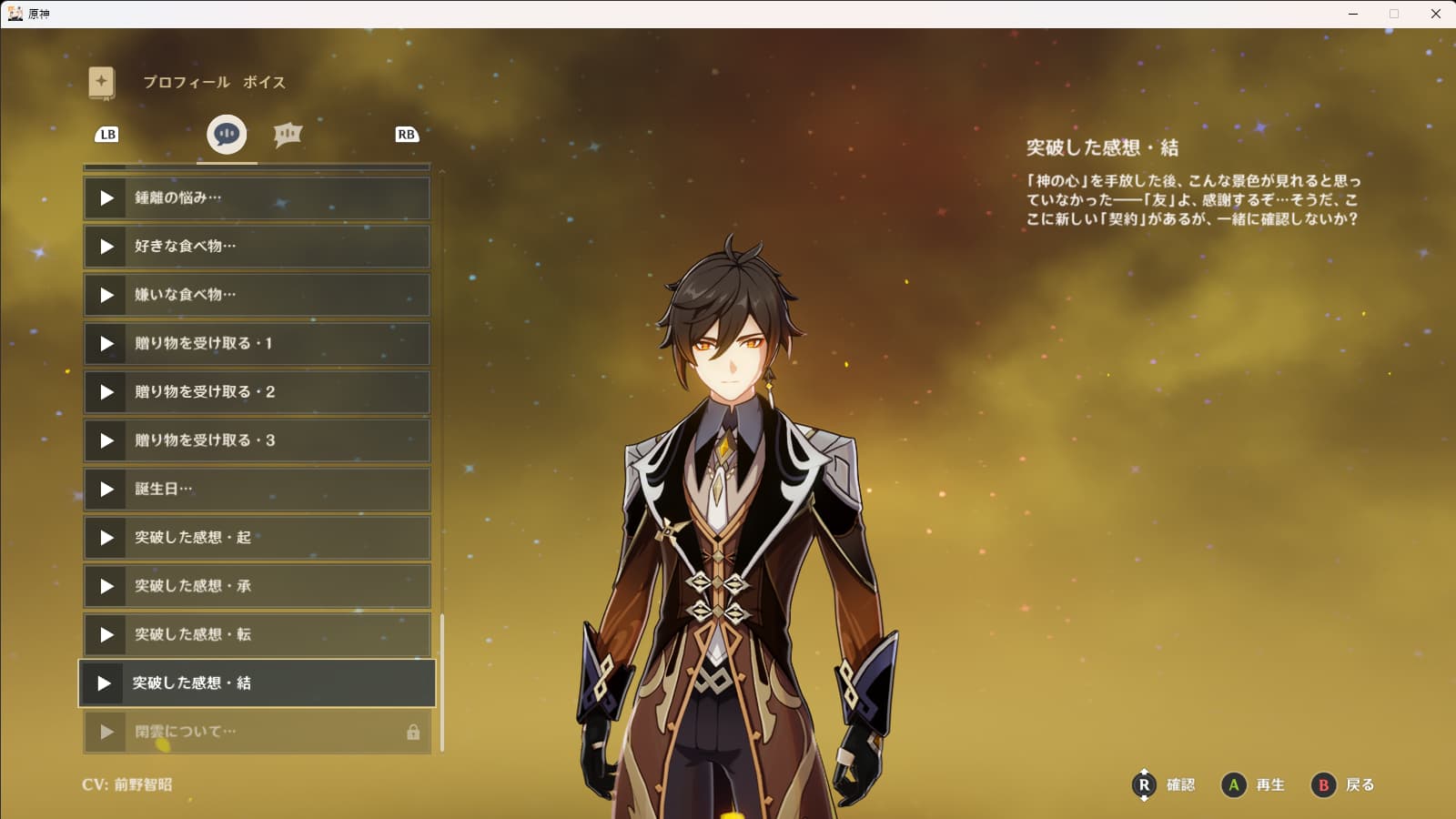Select 贈り物を受け取る・1 voice entry
This screenshot has height=819, width=1456.
pos(257,343)
